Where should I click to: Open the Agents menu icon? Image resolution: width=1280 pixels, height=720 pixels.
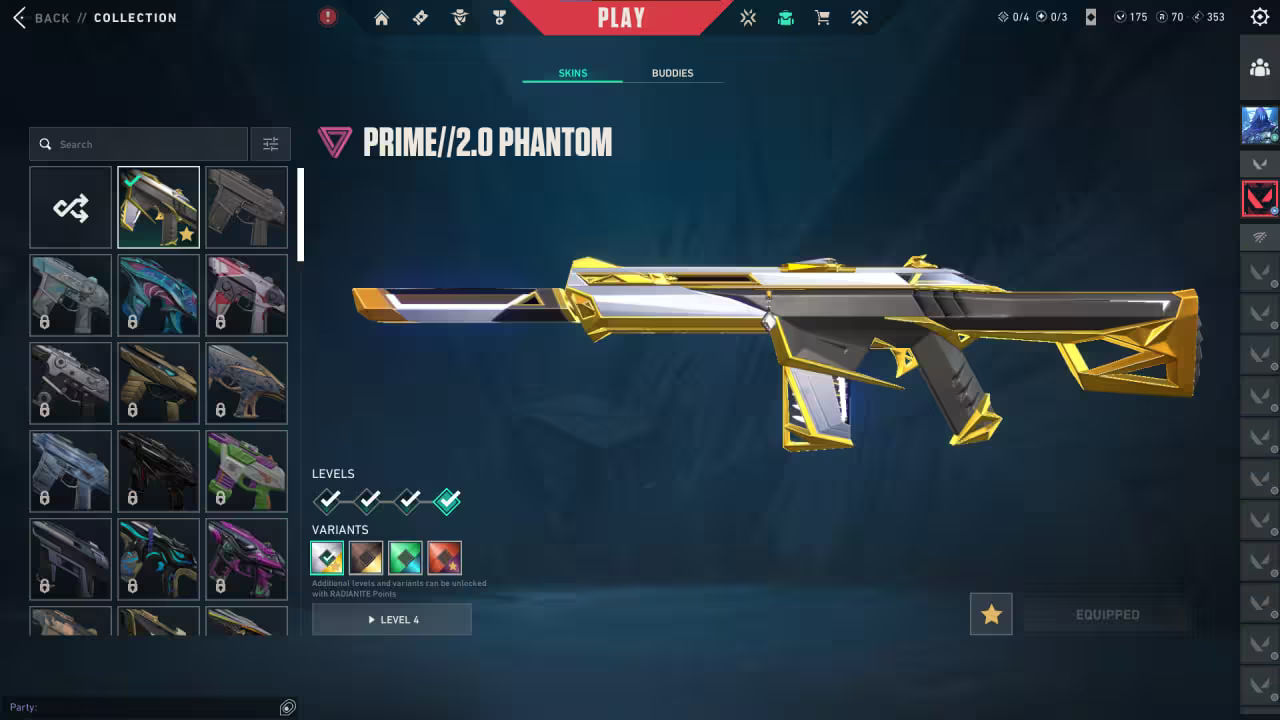tap(459, 17)
